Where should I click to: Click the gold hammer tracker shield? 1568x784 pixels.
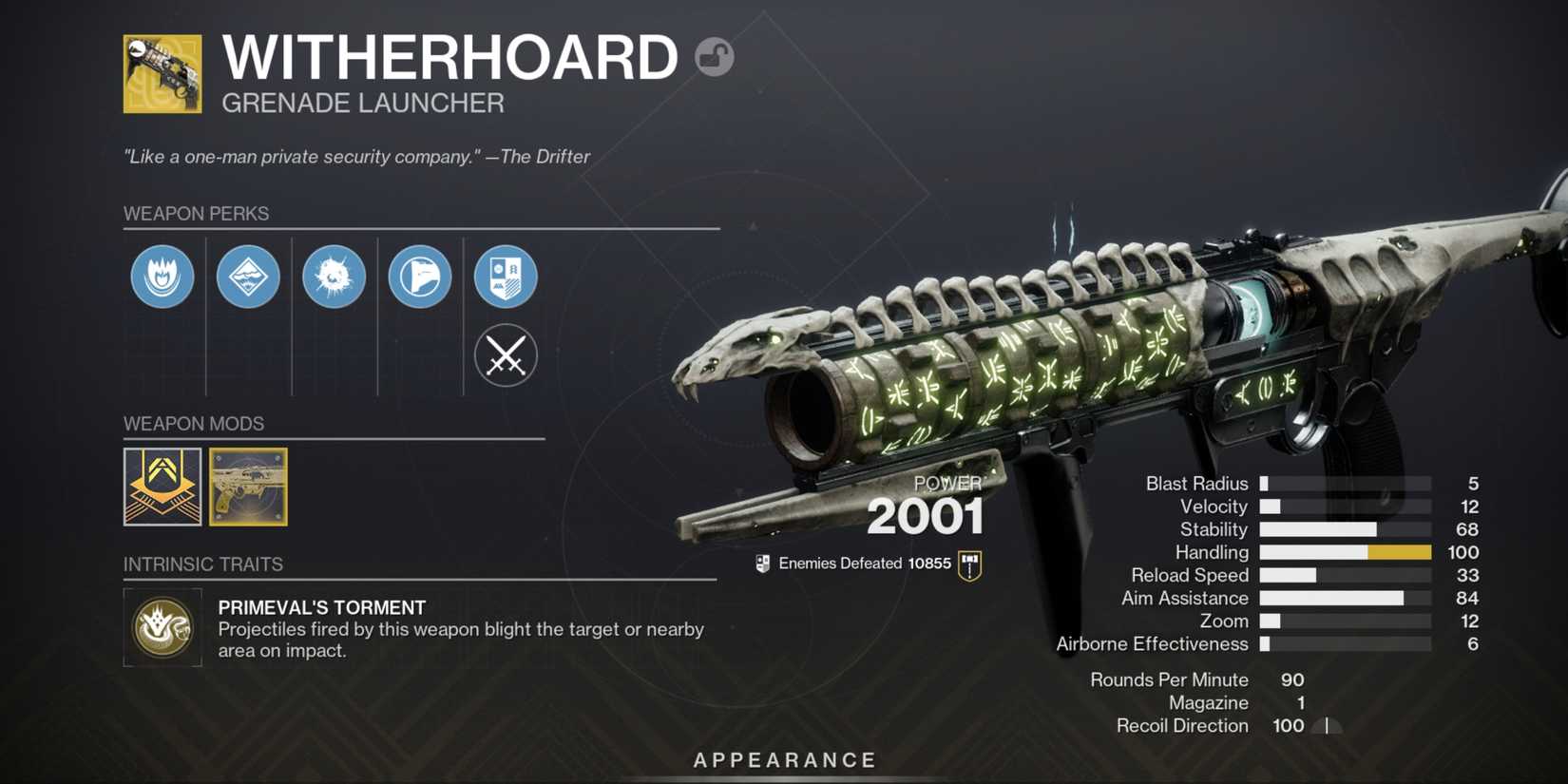pos(968,563)
